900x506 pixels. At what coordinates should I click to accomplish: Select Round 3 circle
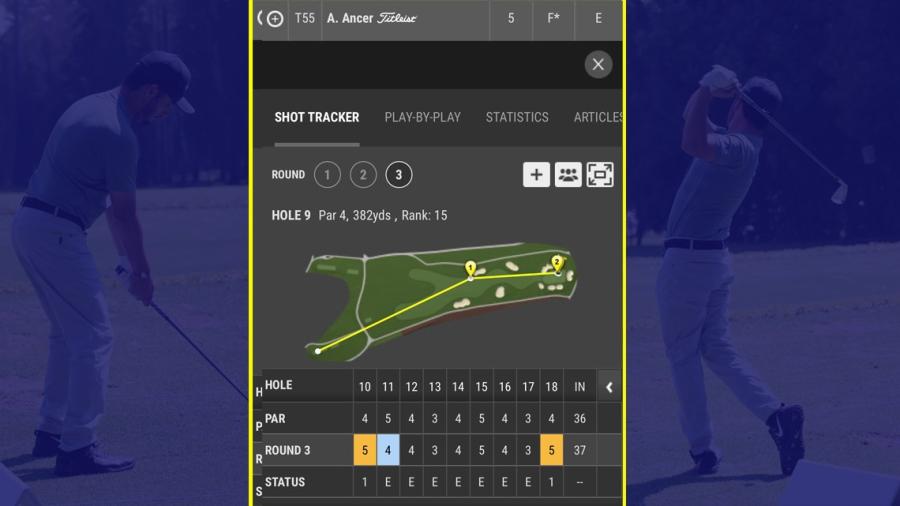pos(398,175)
